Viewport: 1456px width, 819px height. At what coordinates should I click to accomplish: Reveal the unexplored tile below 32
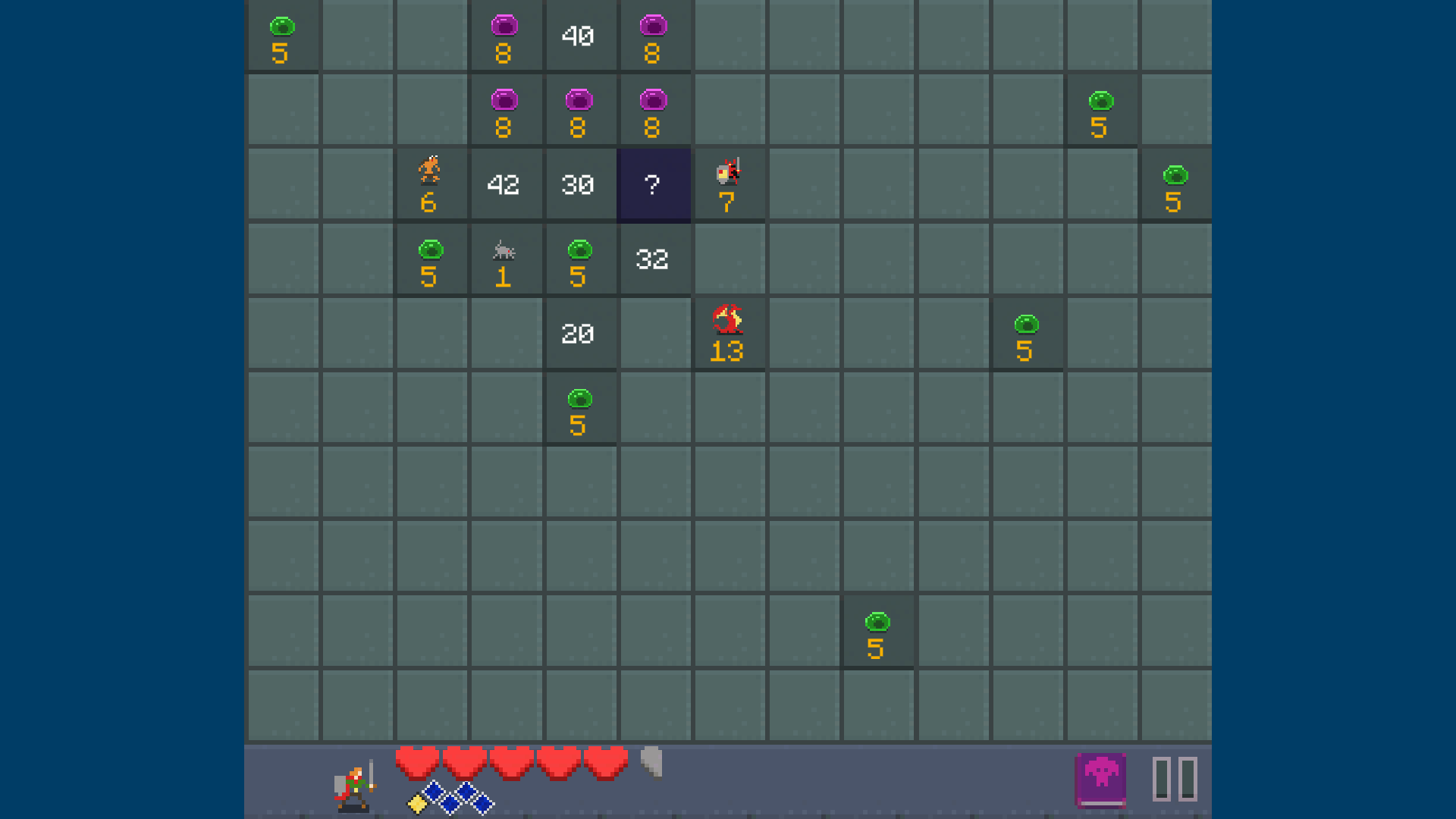[x=654, y=334]
